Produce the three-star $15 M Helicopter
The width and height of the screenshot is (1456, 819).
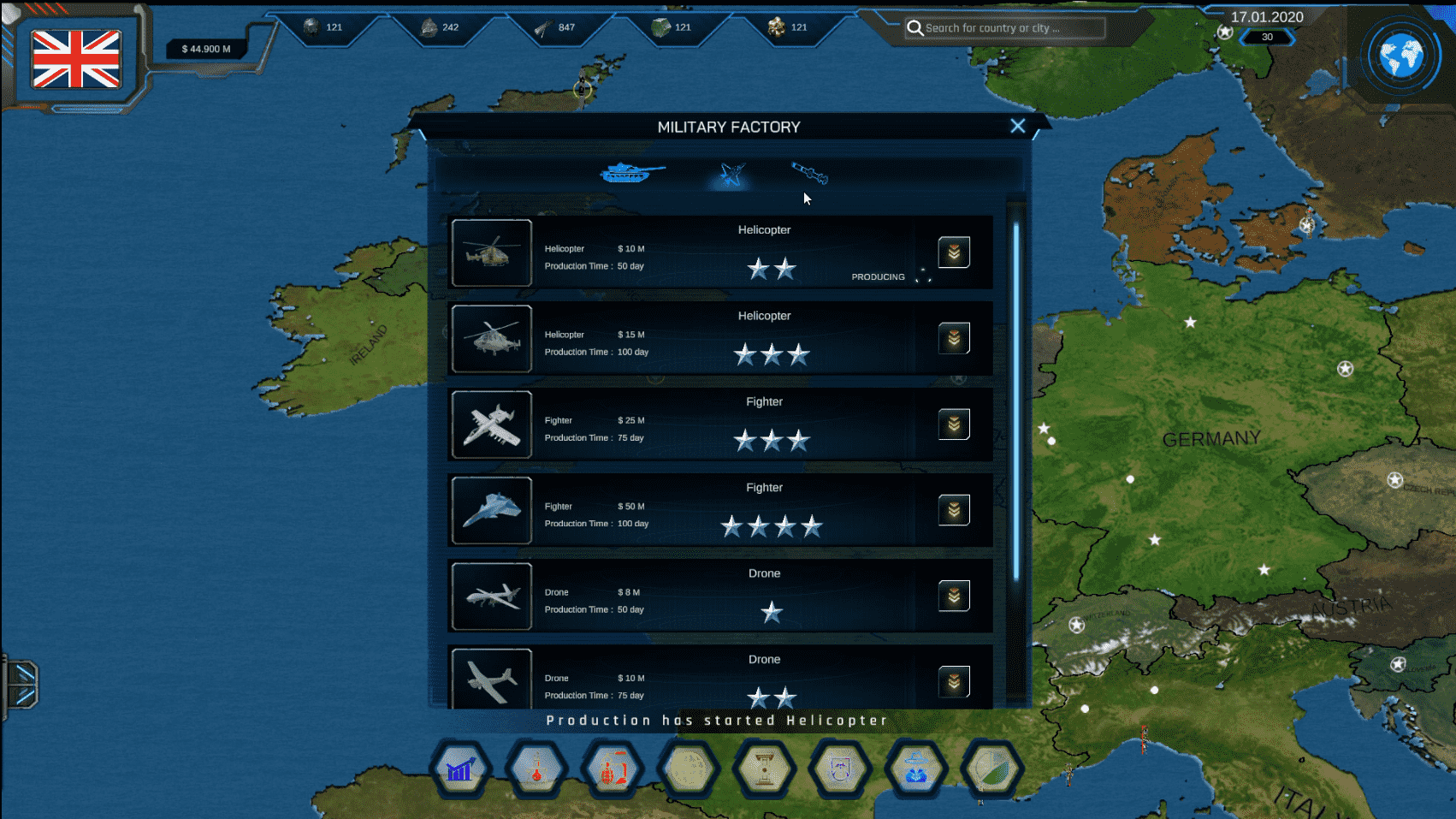click(954, 339)
